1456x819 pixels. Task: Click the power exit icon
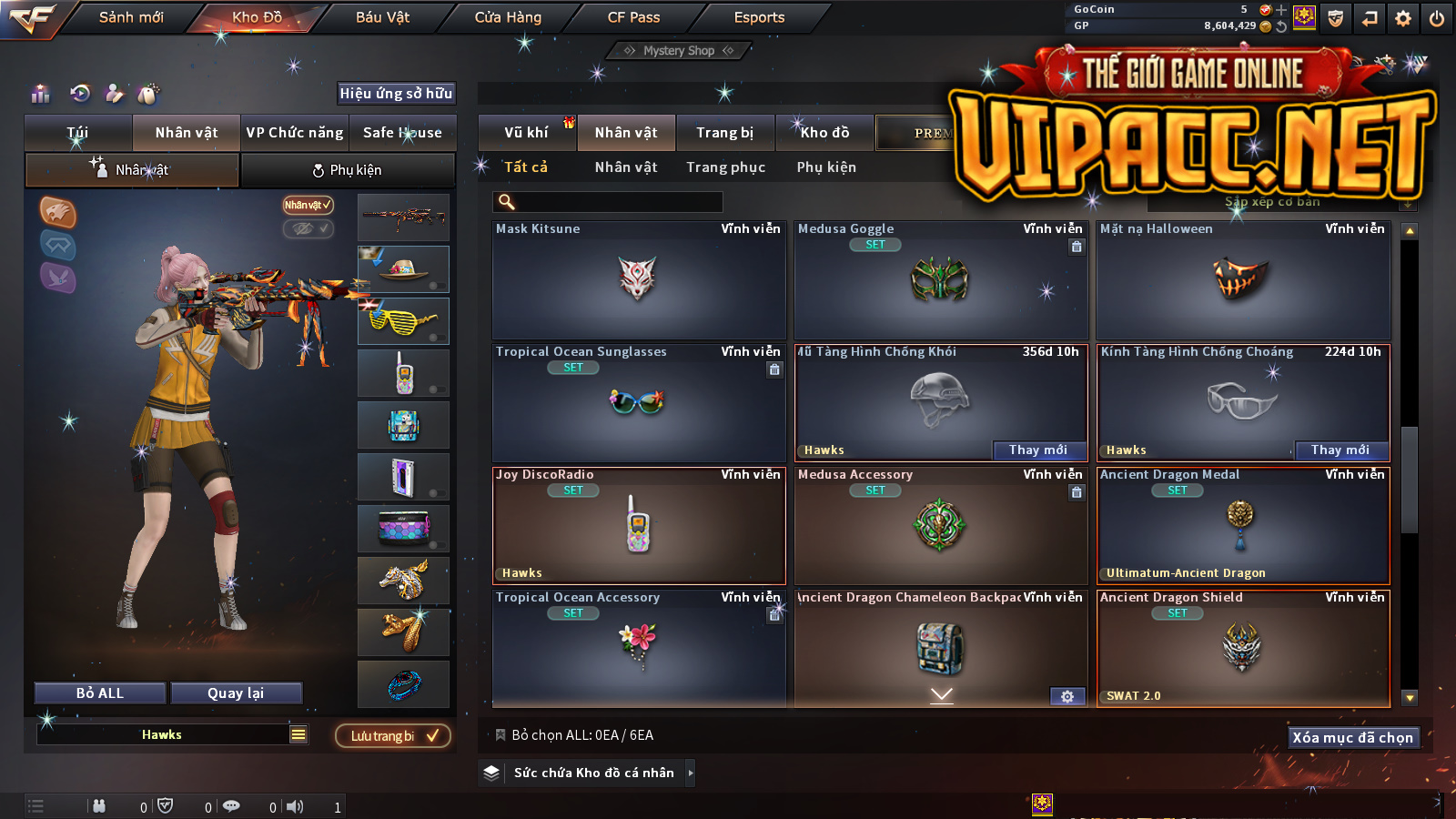[x=1437, y=18]
